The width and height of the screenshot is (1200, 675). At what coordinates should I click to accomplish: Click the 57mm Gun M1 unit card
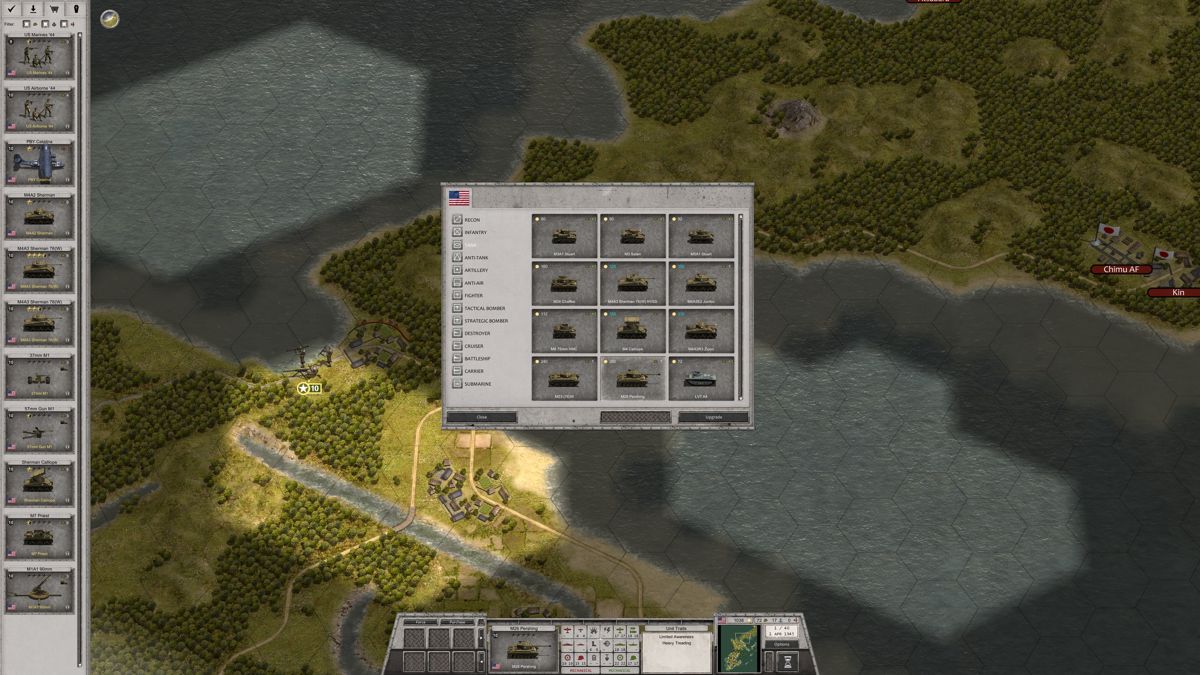(x=40, y=430)
